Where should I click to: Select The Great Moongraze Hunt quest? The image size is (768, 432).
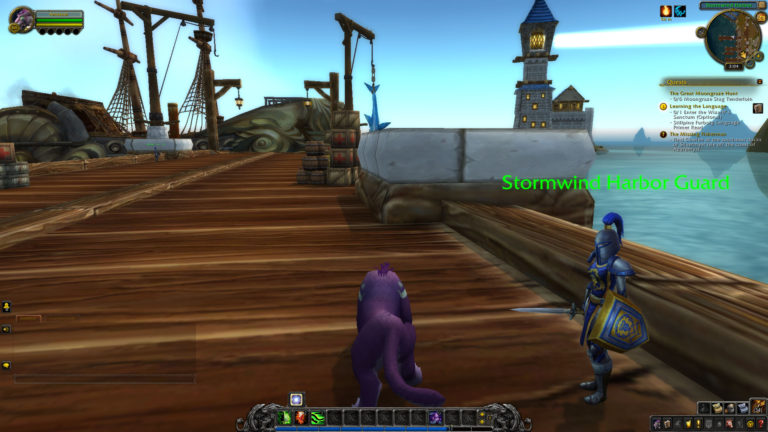click(702, 92)
